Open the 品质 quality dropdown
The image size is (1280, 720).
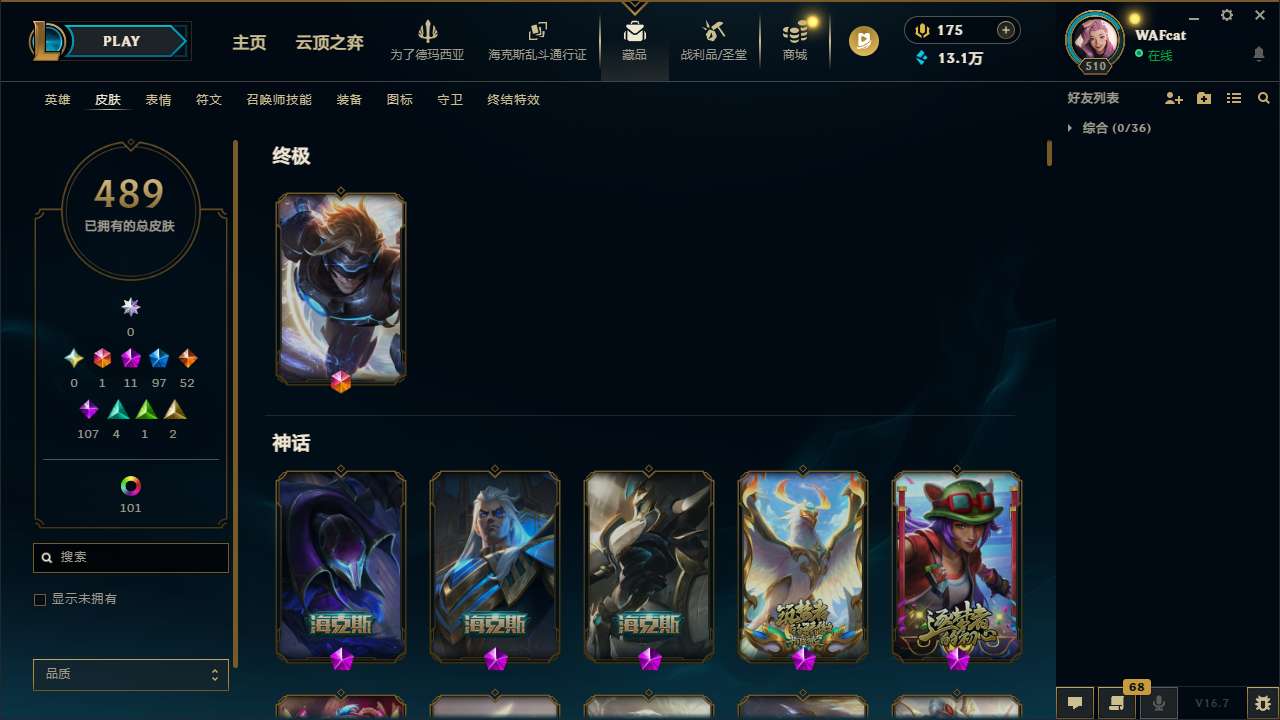click(x=130, y=674)
